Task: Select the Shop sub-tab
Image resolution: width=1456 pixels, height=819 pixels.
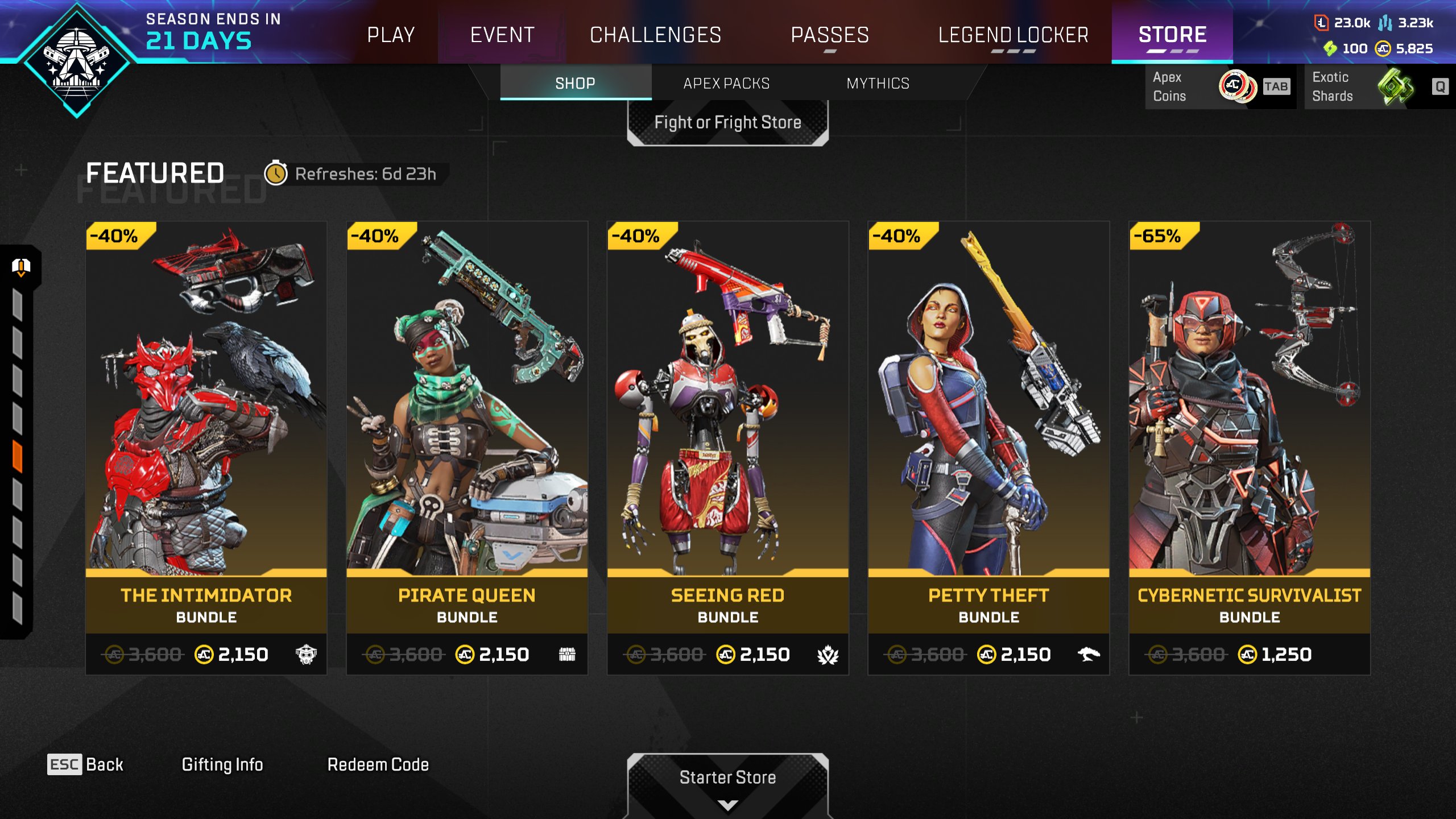Action: pos(575,84)
